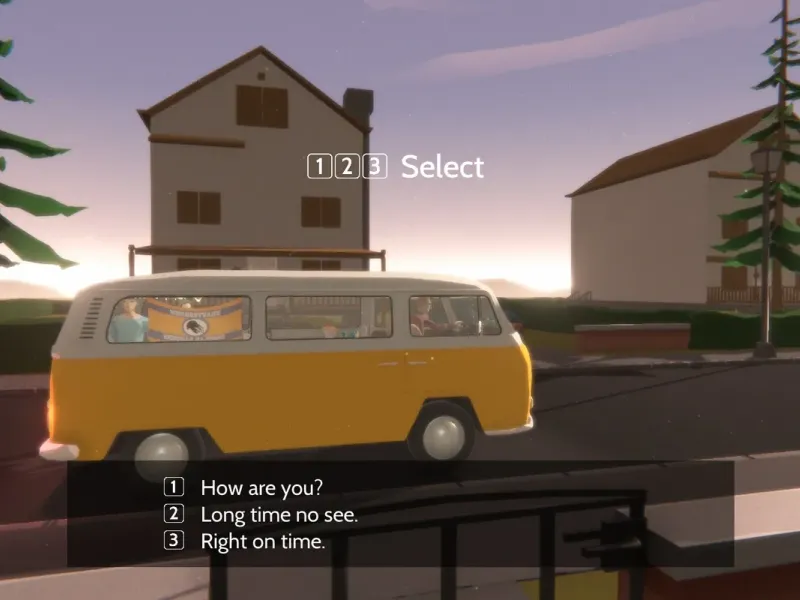This screenshot has width=800, height=600.
Task: Select the "Long time no see." response
Action: pyautogui.click(x=278, y=515)
